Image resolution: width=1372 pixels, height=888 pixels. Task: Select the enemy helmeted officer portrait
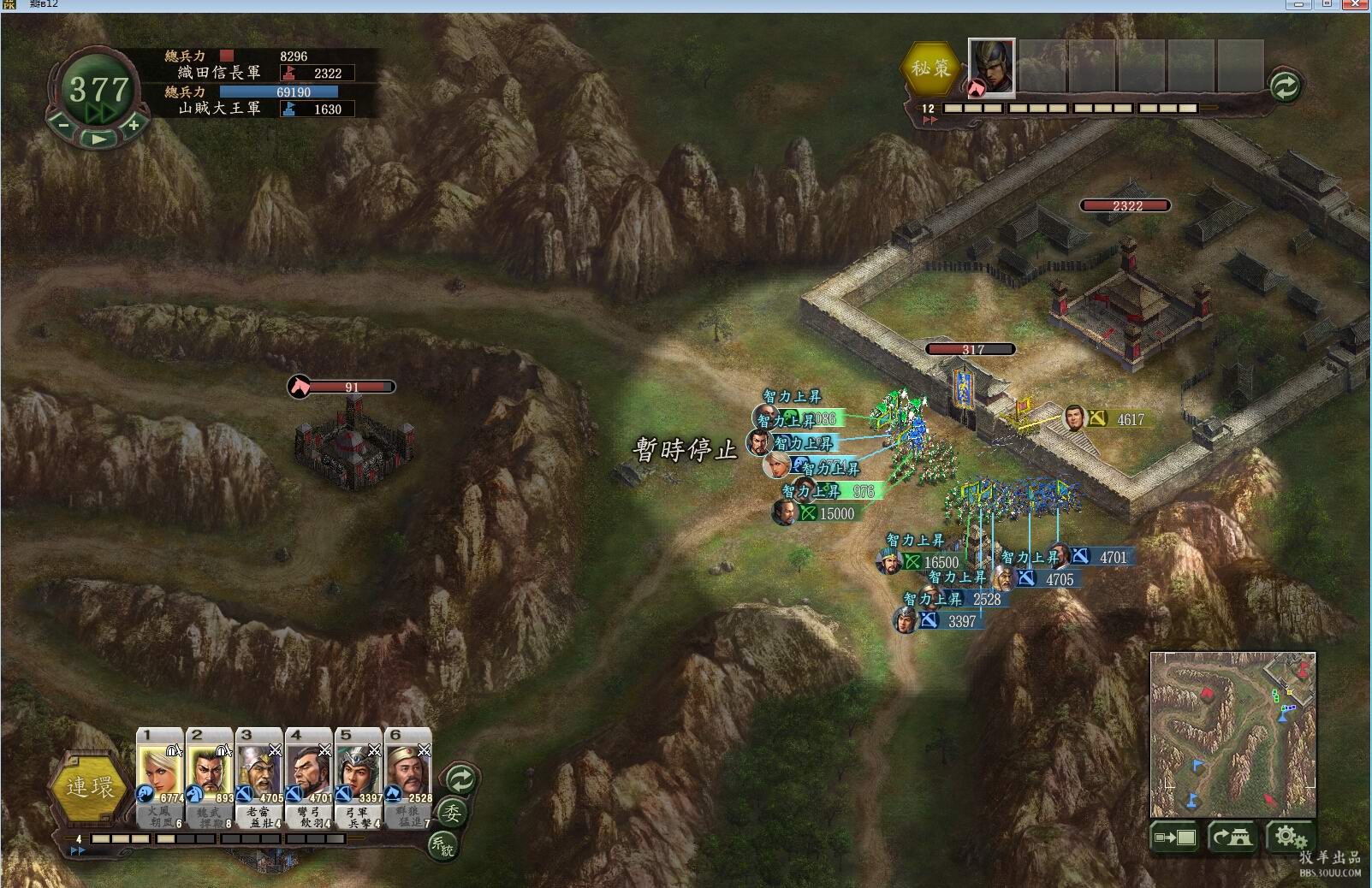(991, 66)
